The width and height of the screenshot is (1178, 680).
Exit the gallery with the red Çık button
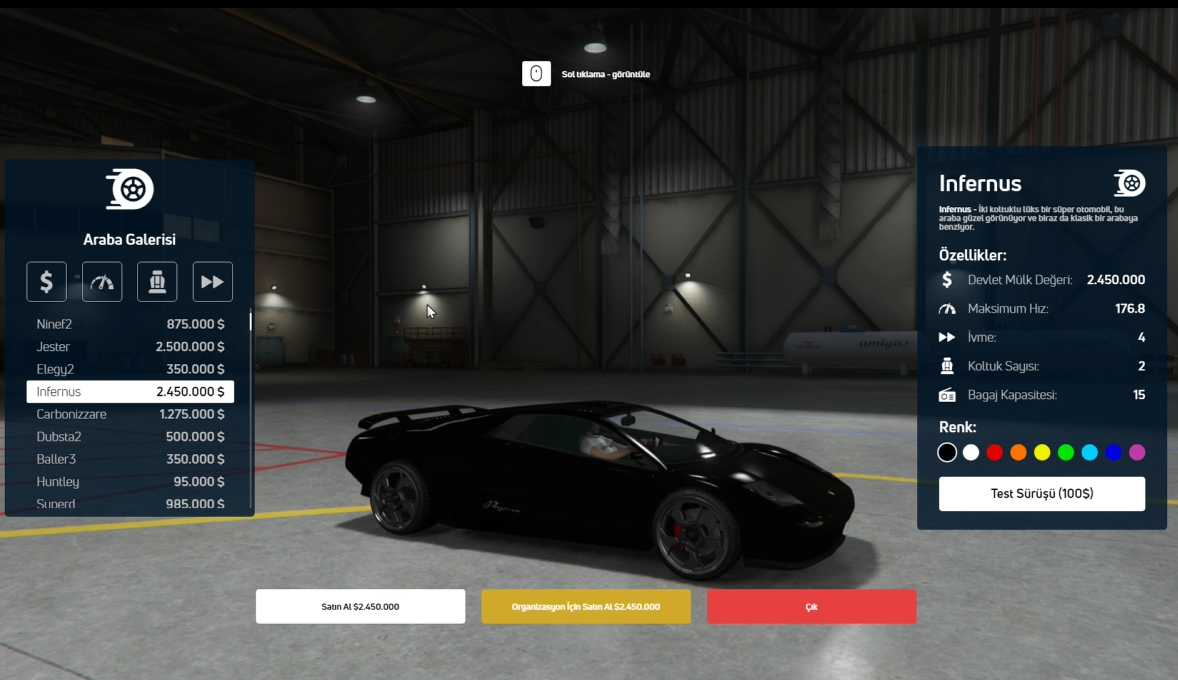click(x=811, y=607)
